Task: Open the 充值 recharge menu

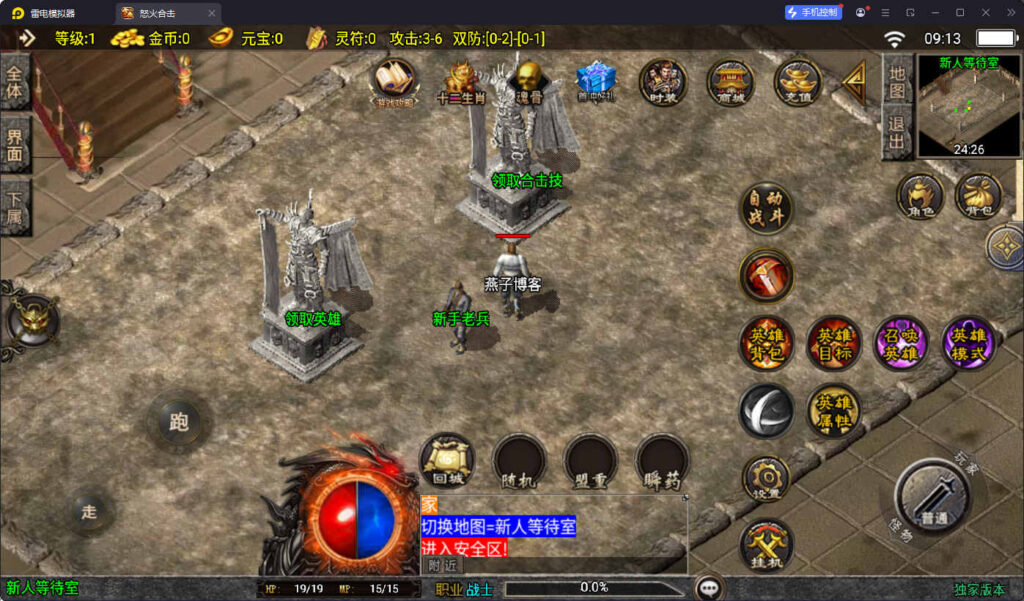Action: [798, 81]
